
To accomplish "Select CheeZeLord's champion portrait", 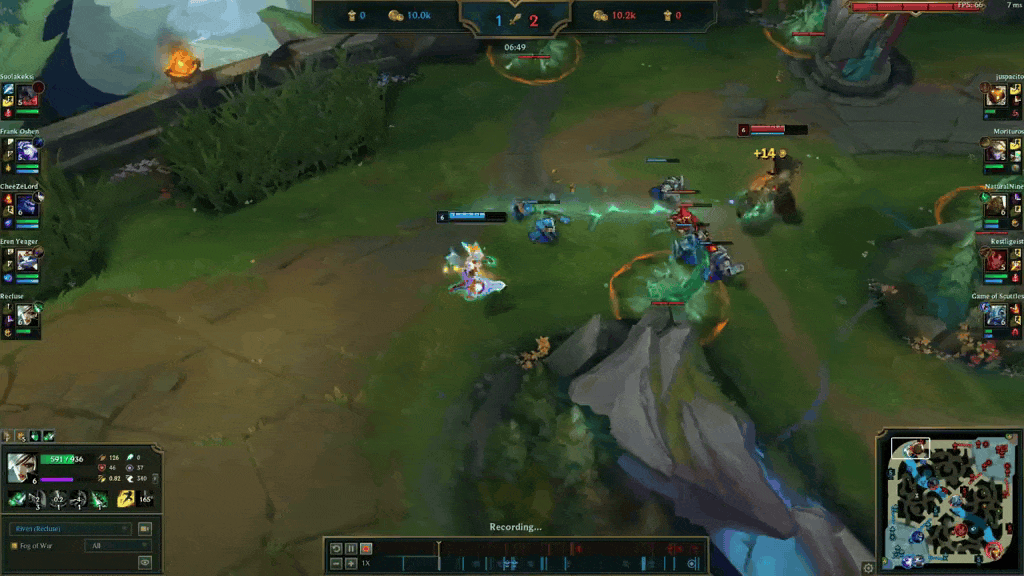I will 27,206.
